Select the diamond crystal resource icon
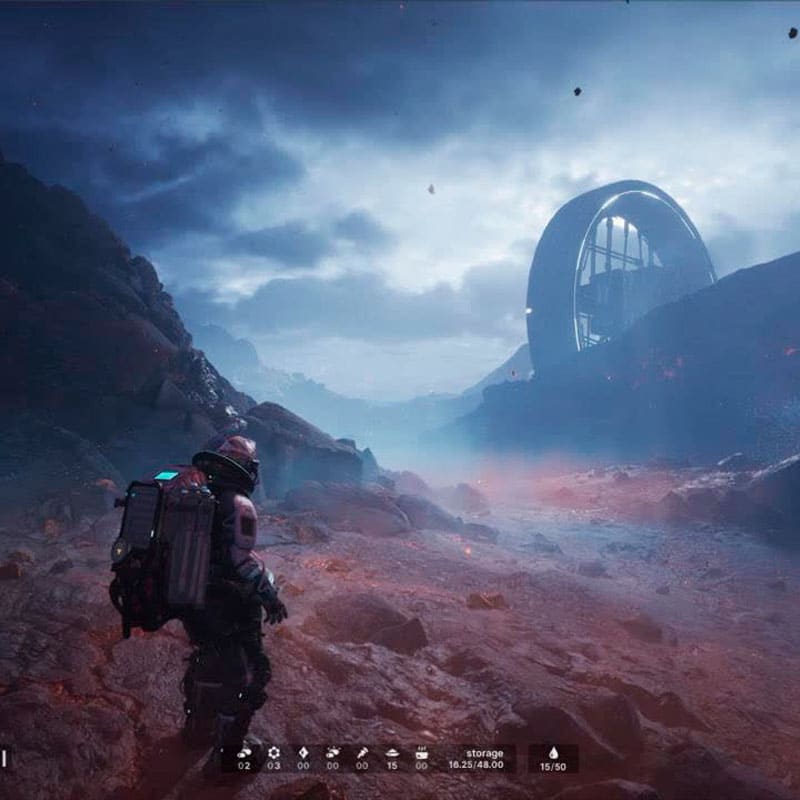The width and height of the screenshot is (800, 800). 303,752
